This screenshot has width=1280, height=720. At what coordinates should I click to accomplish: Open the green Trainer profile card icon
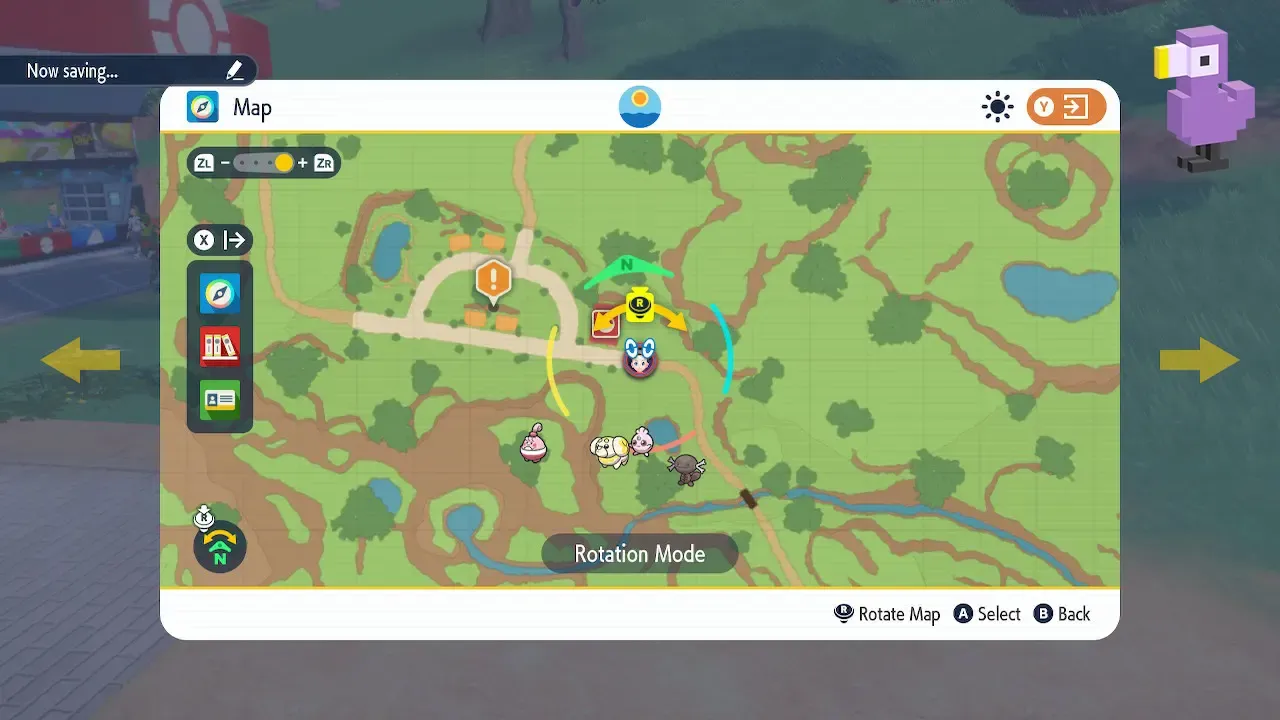pyautogui.click(x=219, y=400)
